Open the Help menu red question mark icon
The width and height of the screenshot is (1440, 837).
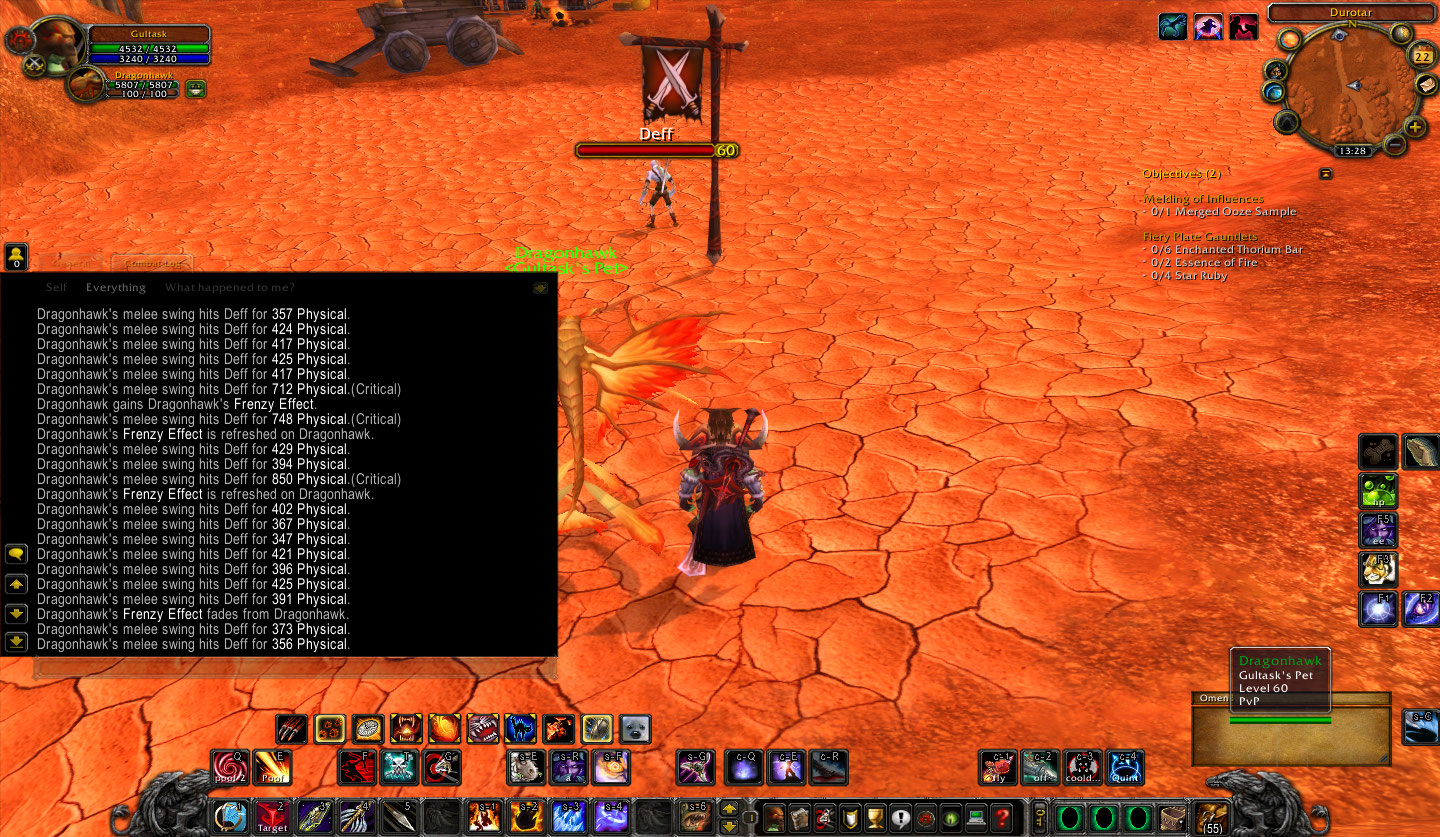(x=1003, y=818)
